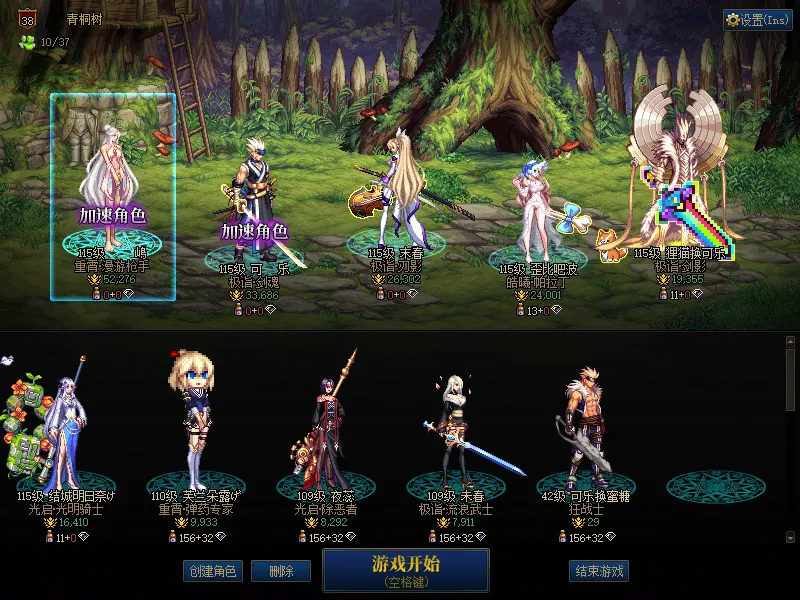Click the 创建角色 create character button

[212, 571]
